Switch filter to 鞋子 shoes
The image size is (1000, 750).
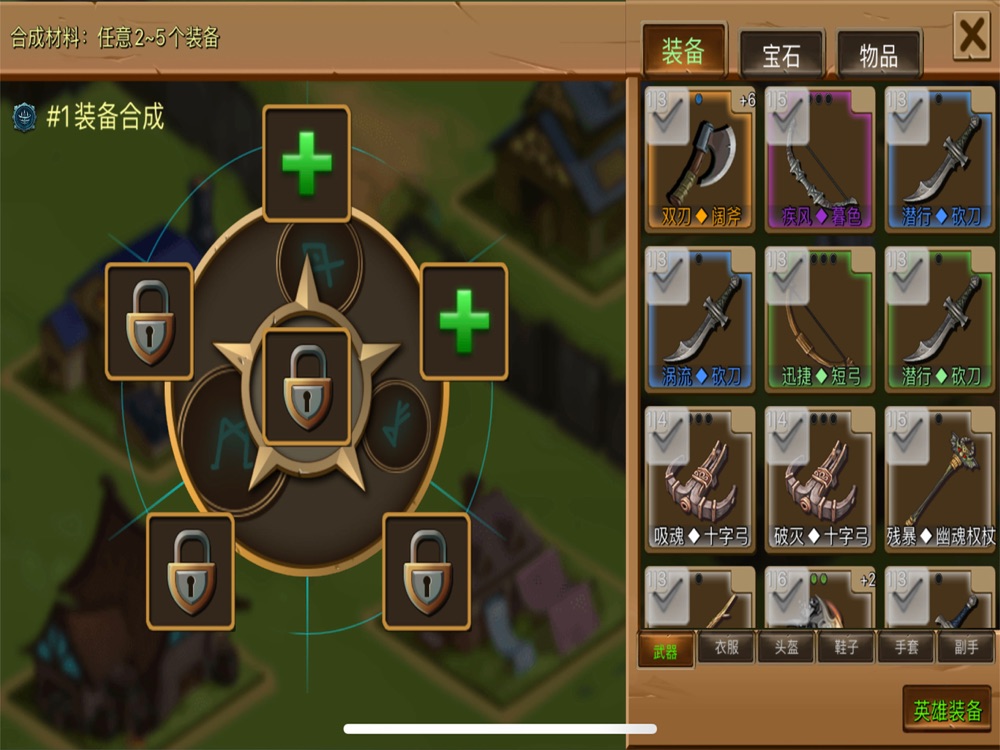tap(846, 648)
